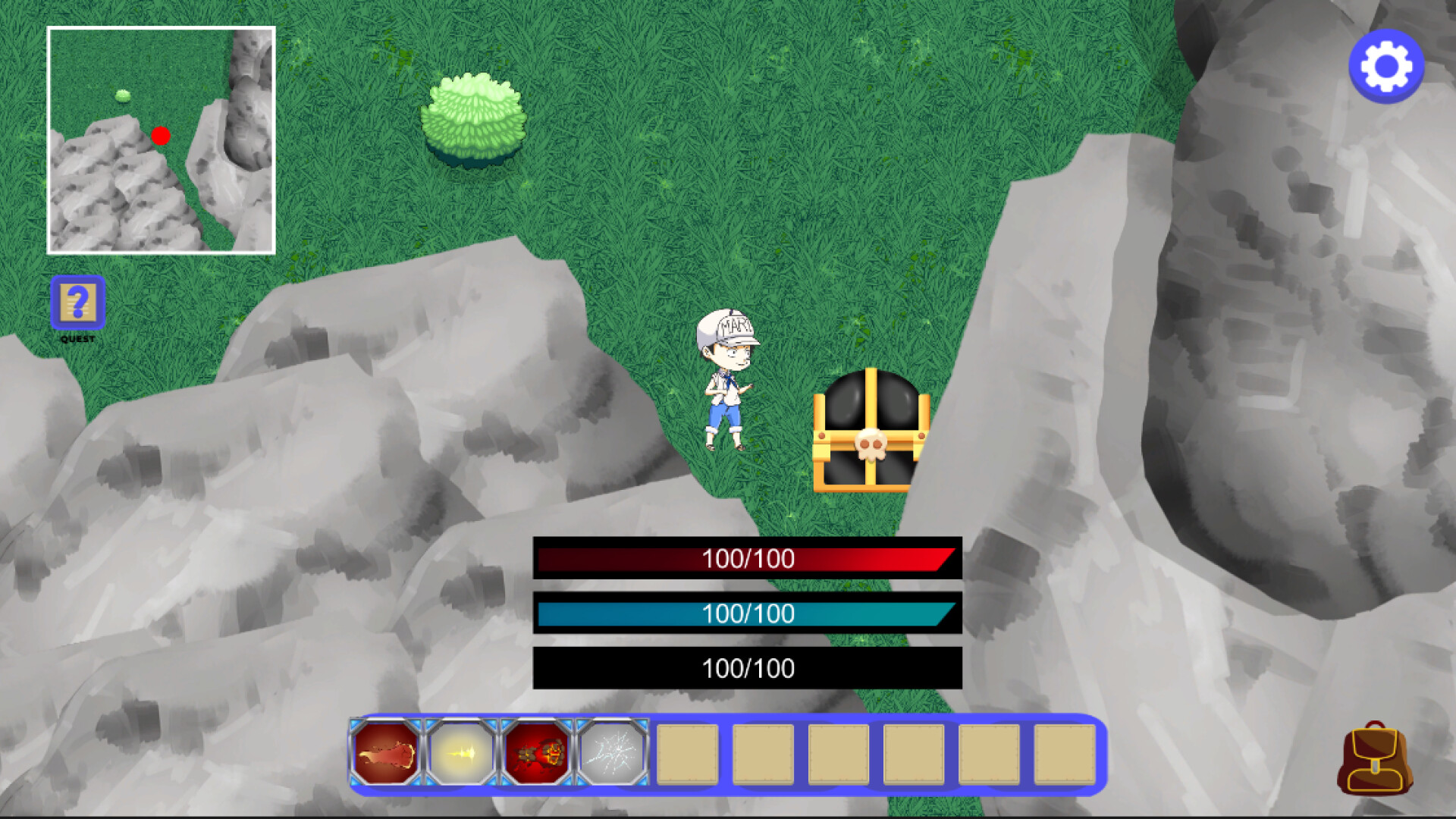Toggle the last empty hotbar slot
The width and height of the screenshot is (1456, 819).
pyautogui.click(x=1065, y=756)
